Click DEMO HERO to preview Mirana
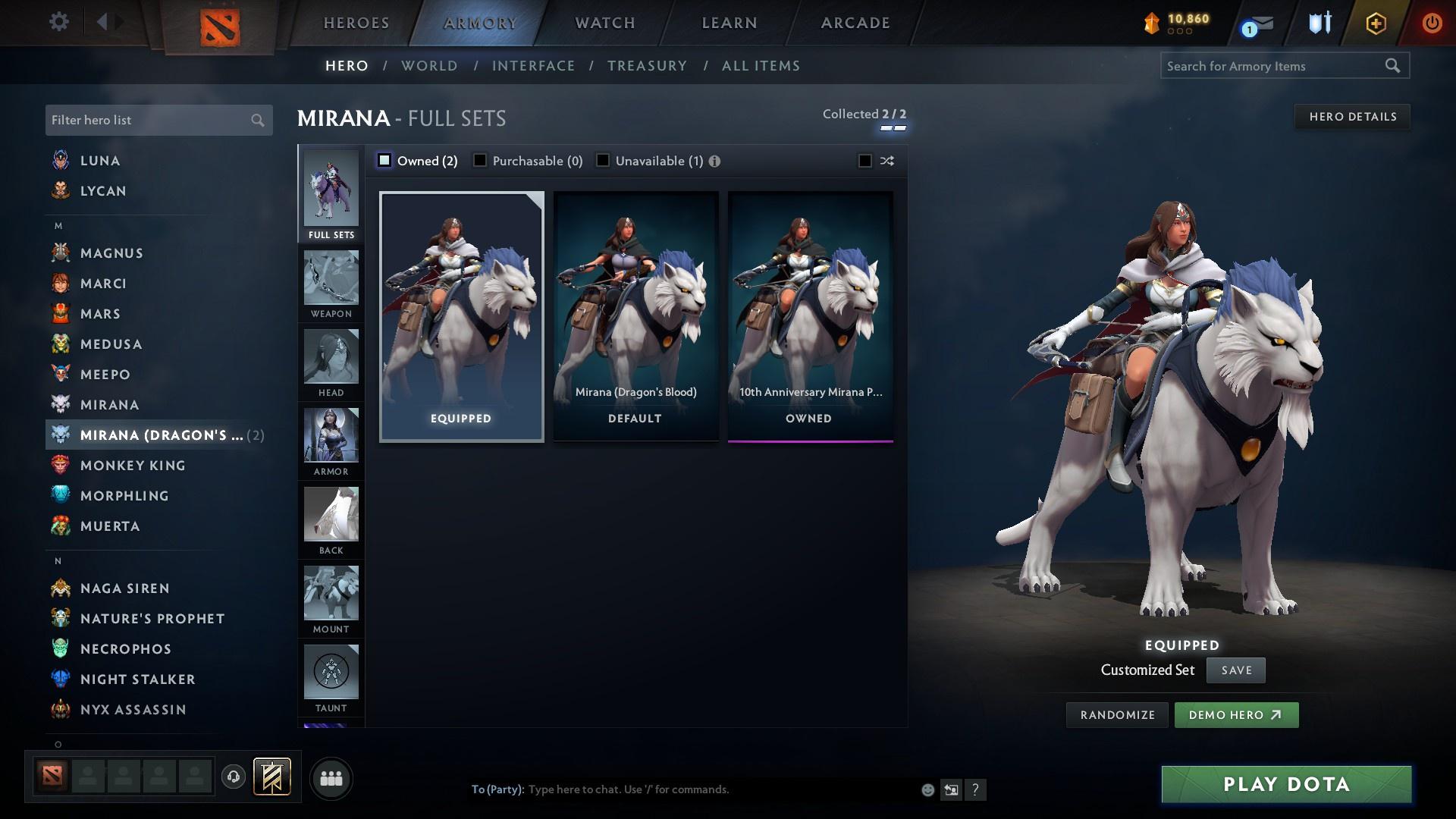 (1236, 714)
